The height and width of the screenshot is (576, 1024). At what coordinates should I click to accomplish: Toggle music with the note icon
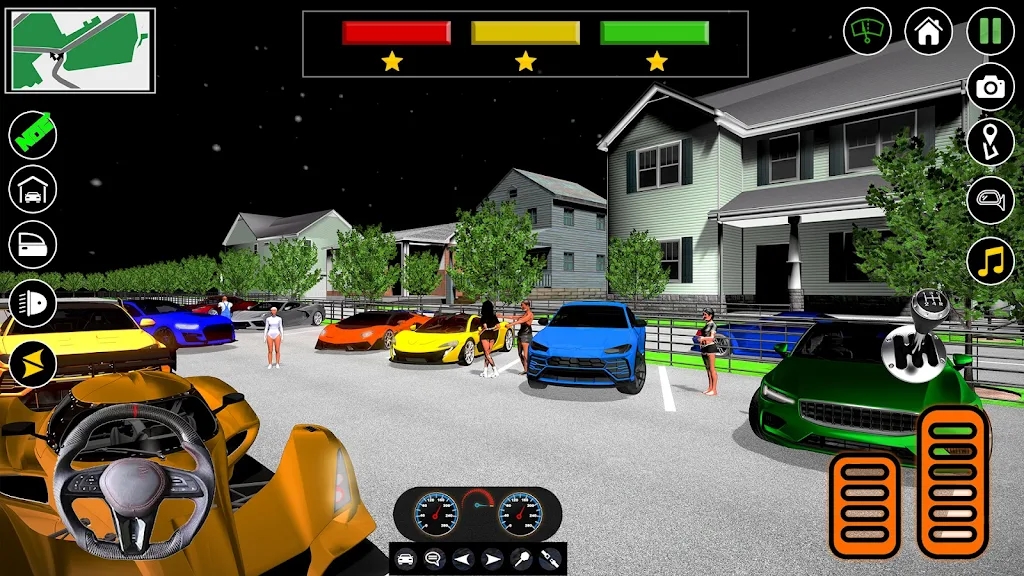click(x=990, y=261)
